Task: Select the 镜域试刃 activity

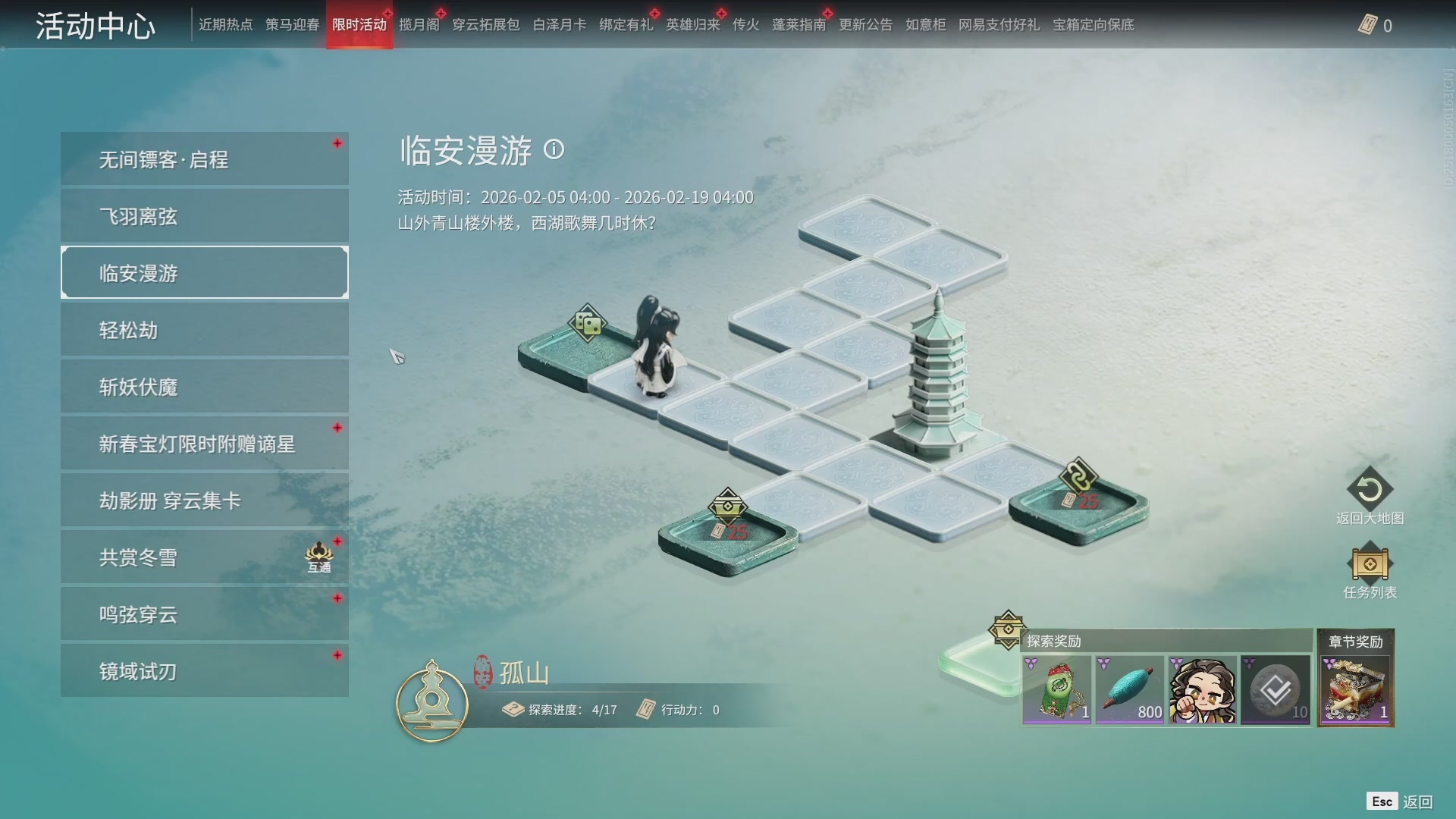Action: 203,670
